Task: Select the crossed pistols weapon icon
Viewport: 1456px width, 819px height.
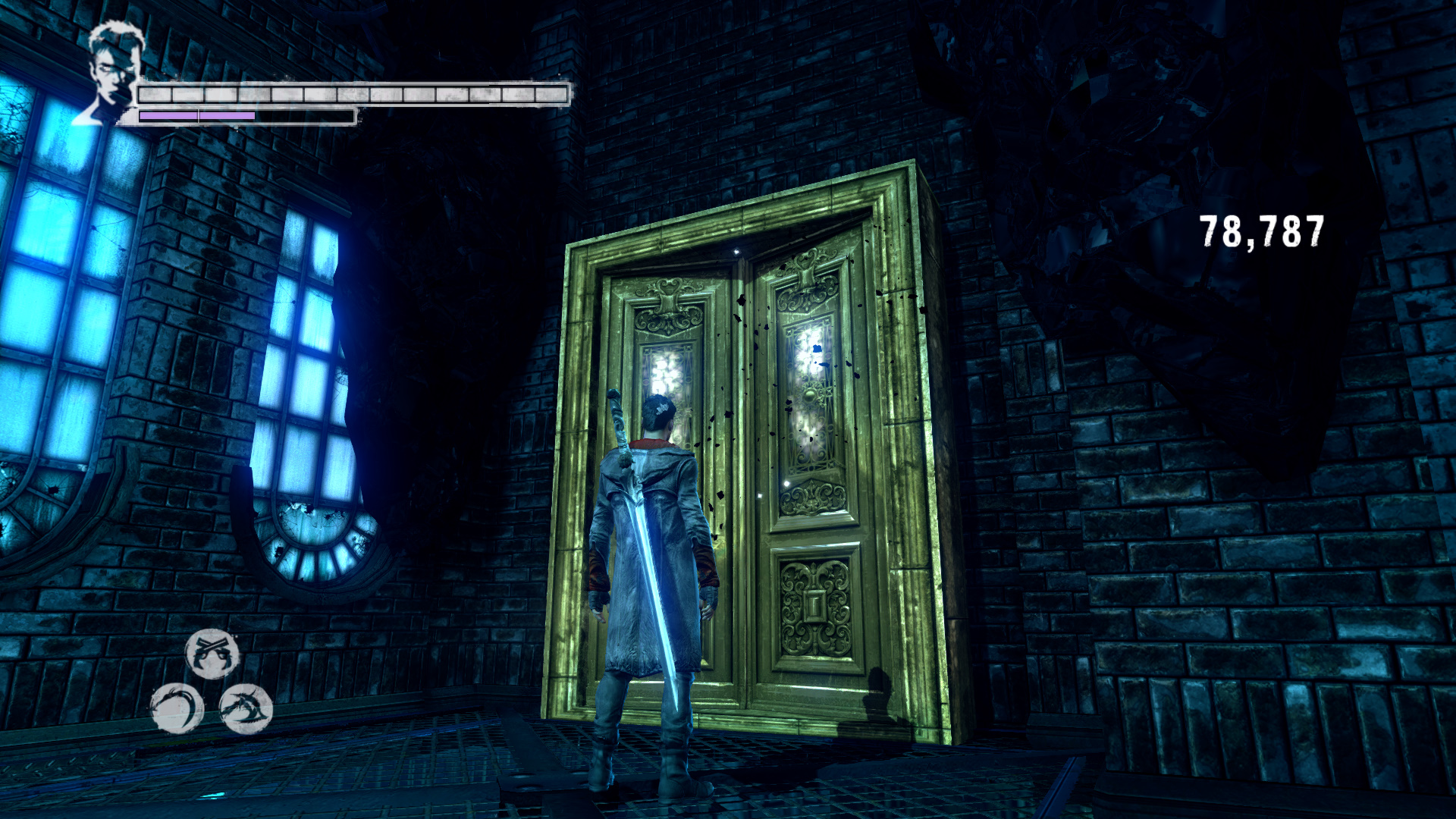Action: click(x=212, y=653)
